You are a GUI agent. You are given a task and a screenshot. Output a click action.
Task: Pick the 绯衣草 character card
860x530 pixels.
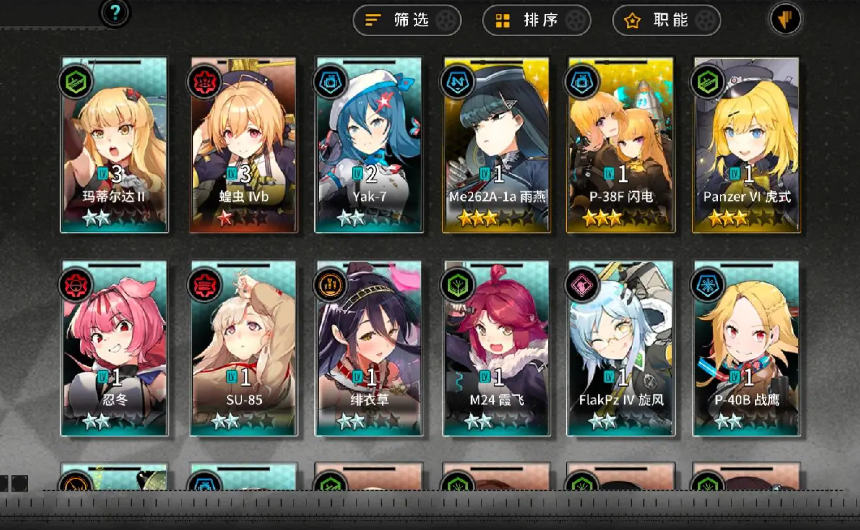(369, 349)
